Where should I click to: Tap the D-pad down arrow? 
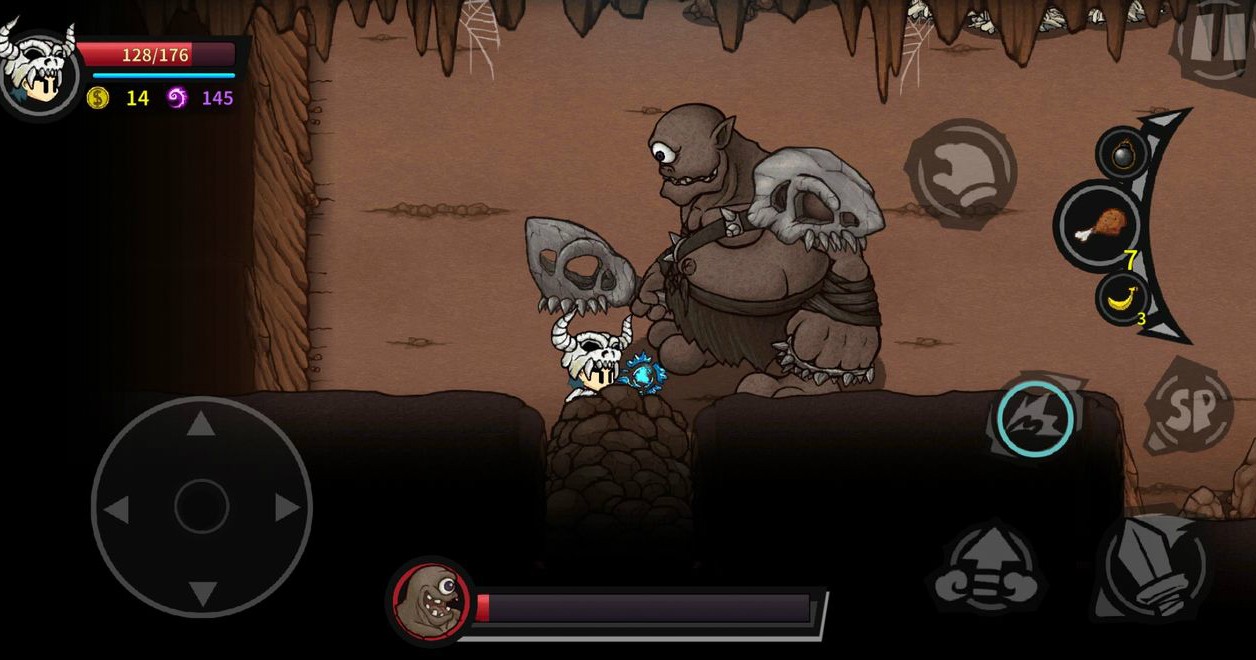[201, 592]
